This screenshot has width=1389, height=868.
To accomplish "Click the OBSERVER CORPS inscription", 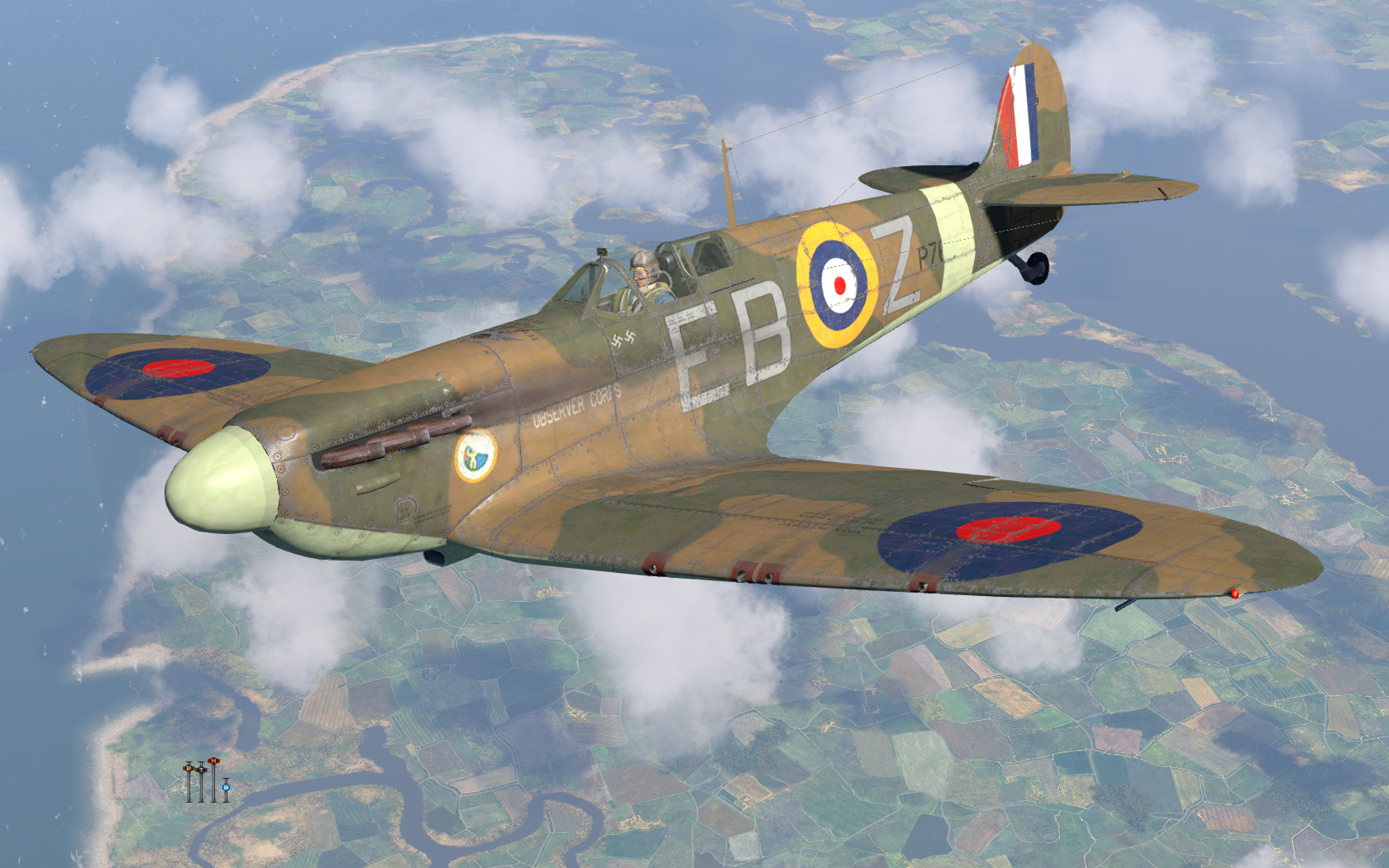I will click(575, 407).
